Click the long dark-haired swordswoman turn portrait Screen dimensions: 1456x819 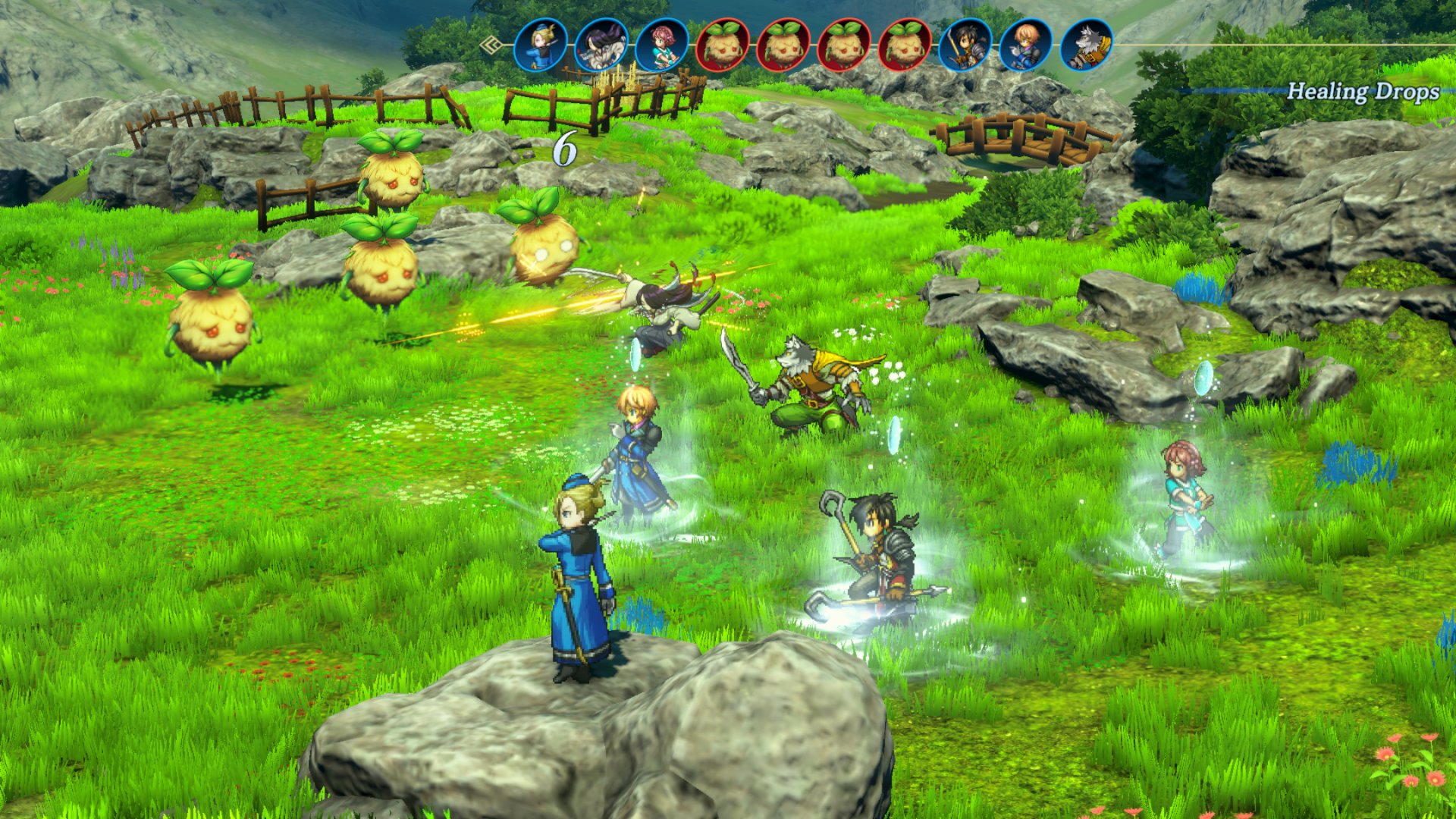601,45
